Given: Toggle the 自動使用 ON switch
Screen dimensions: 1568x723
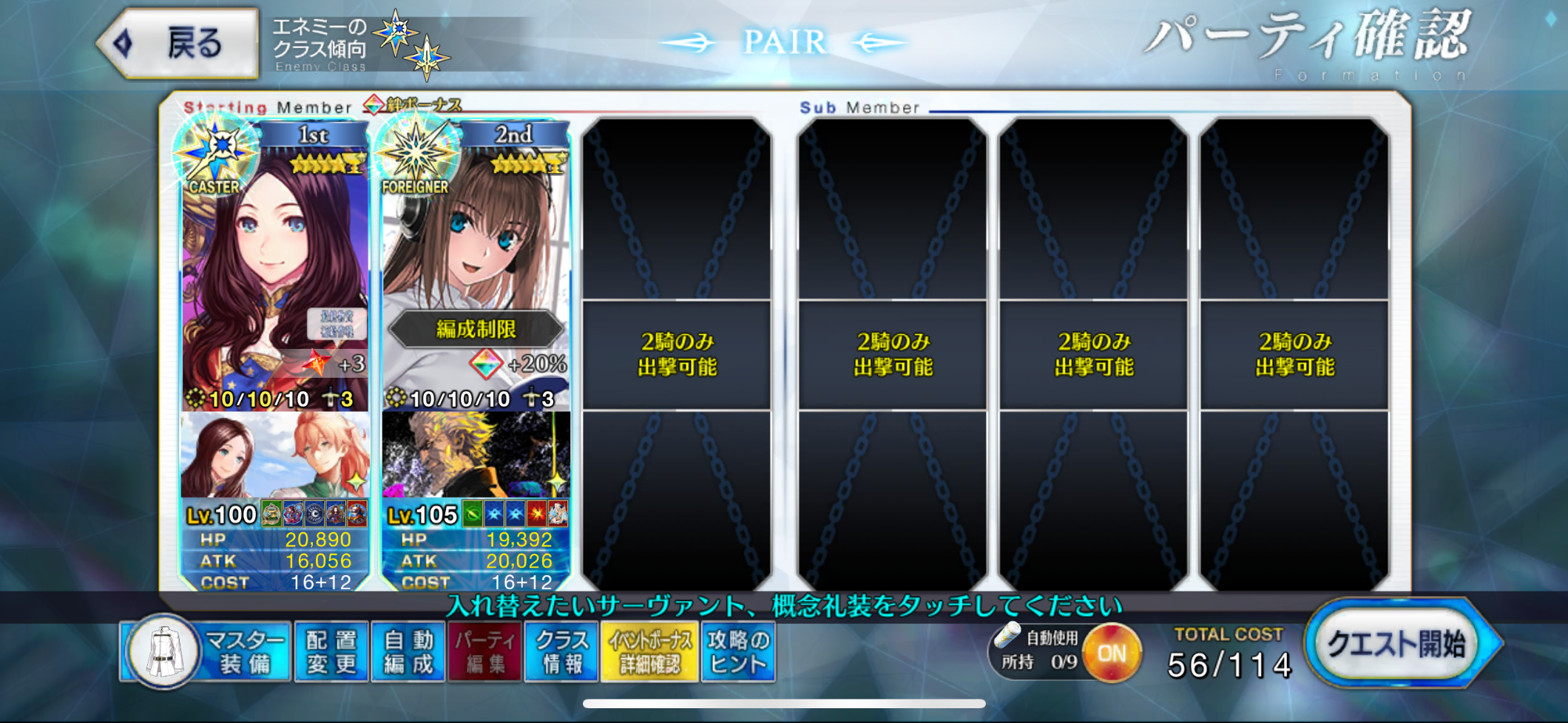Looking at the screenshot, I should 1111,653.
